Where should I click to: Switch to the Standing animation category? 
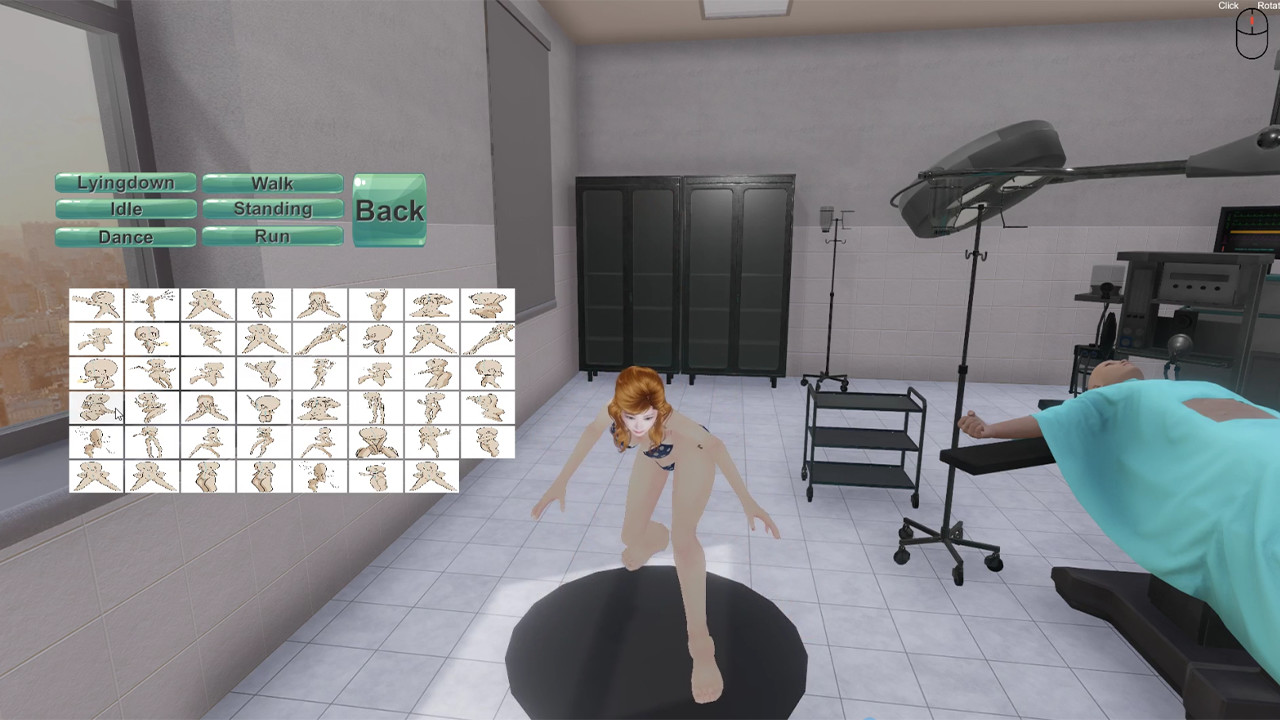[x=272, y=209]
